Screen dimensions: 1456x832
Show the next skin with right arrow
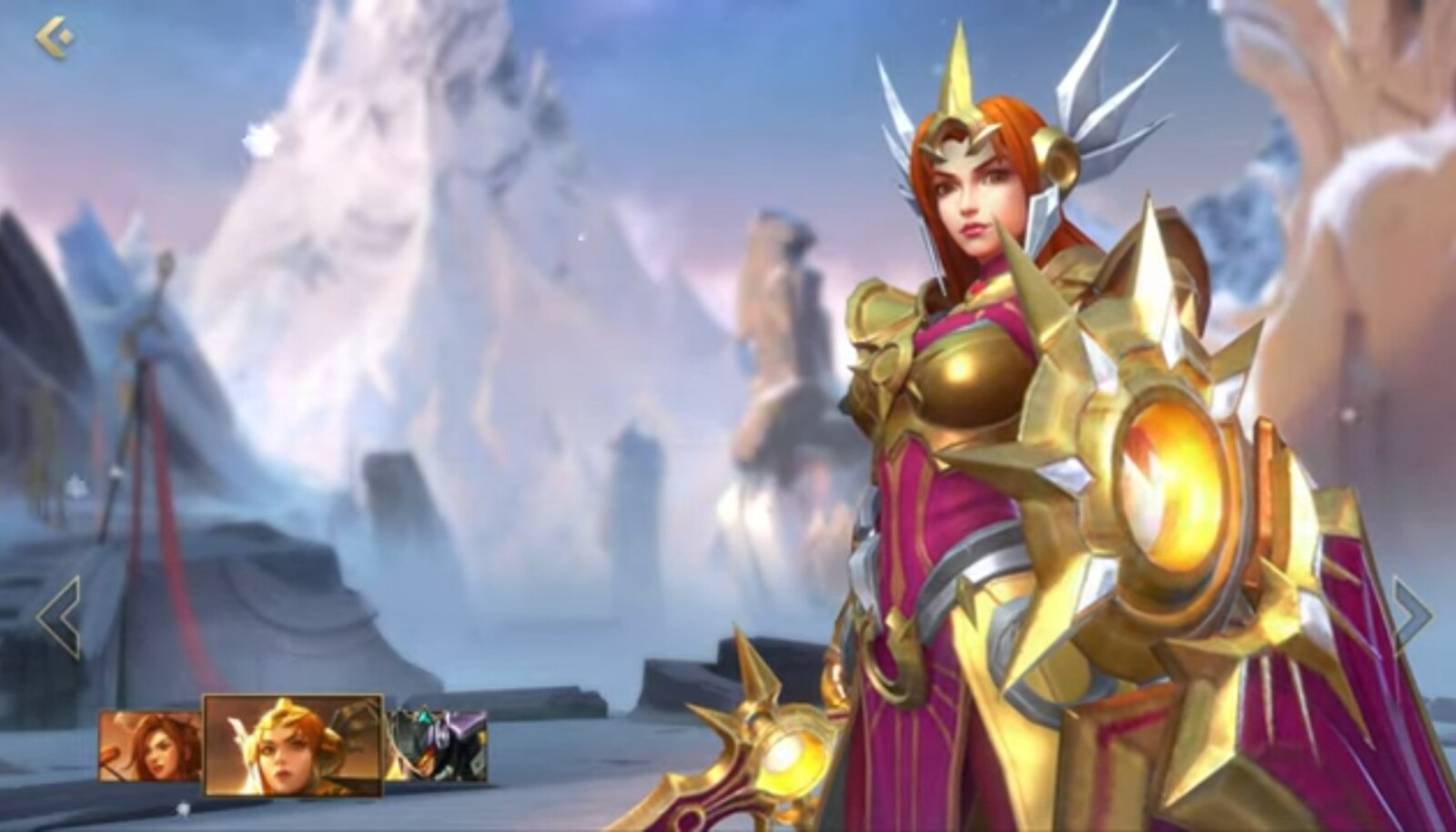coord(1413,616)
